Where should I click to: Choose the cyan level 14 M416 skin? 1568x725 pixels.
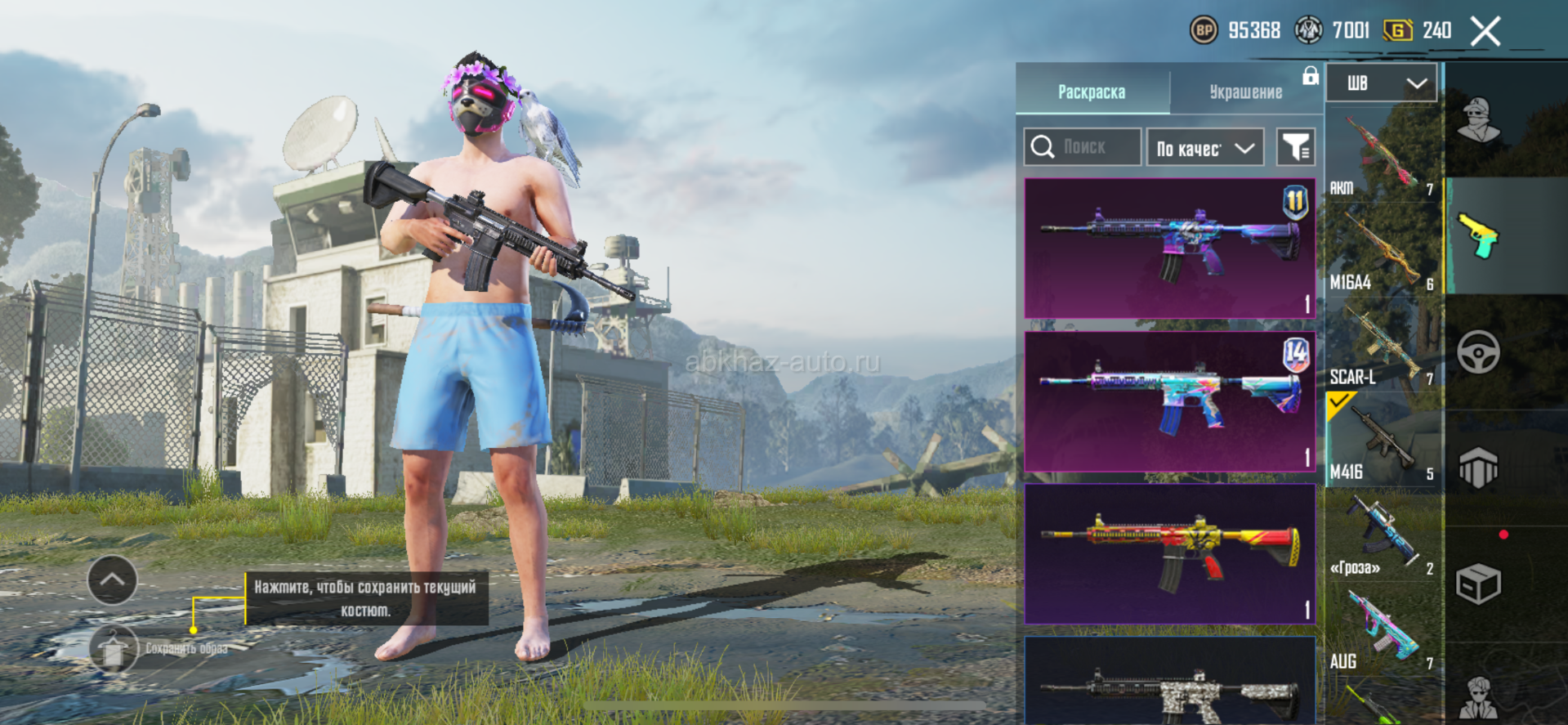(x=1169, y=401)
